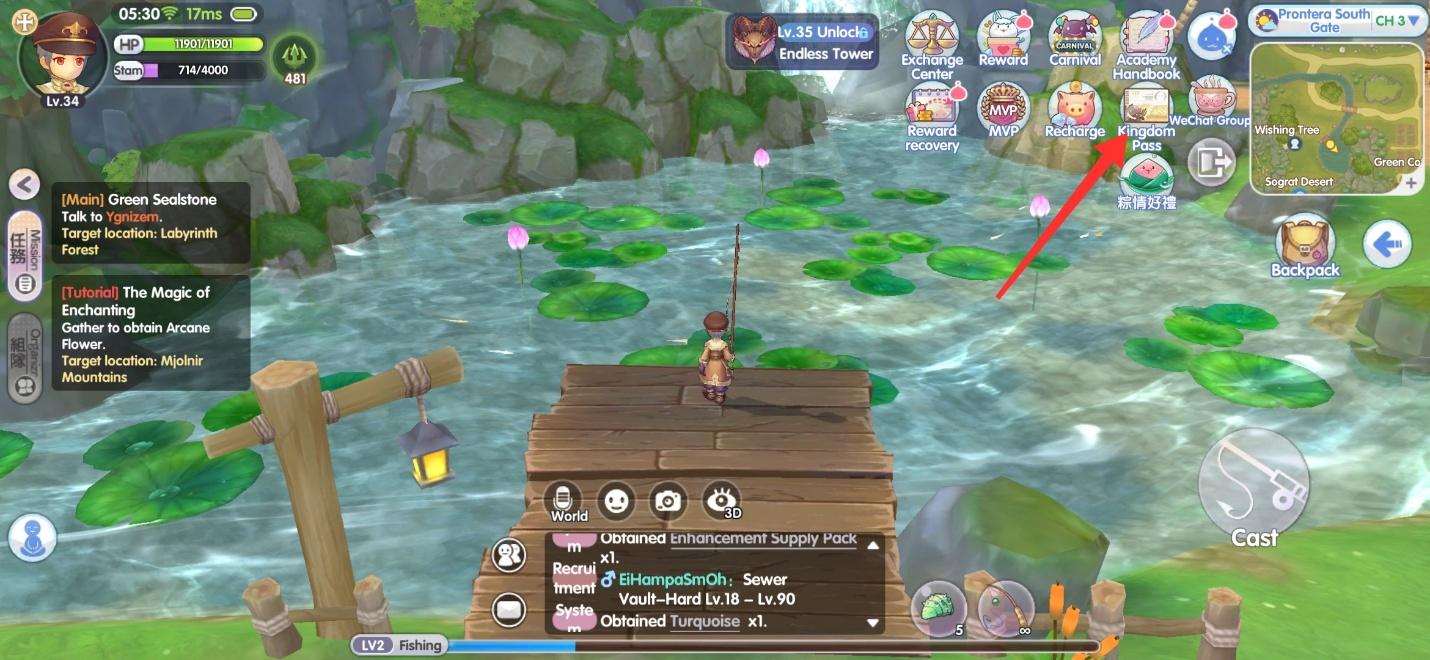The height and width of the screenshot is (660, 1430).
Task: Toggle the 3D camera view
Action: point(721,501)
